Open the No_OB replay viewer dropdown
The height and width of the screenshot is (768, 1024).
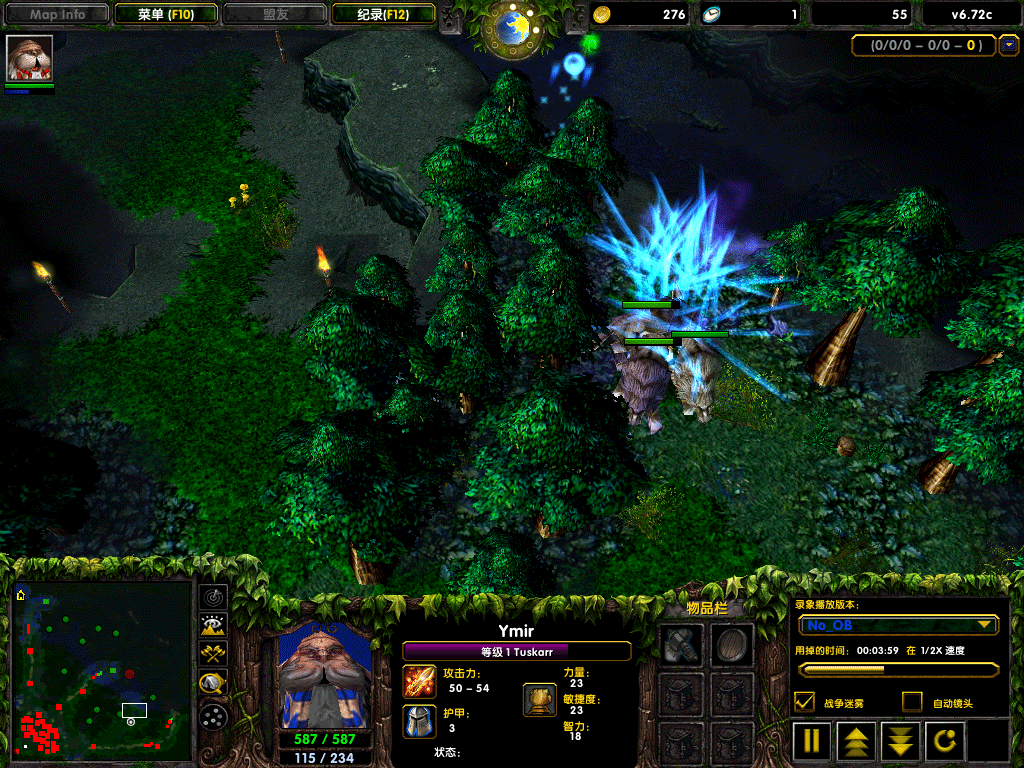click(x=898, y=625)
